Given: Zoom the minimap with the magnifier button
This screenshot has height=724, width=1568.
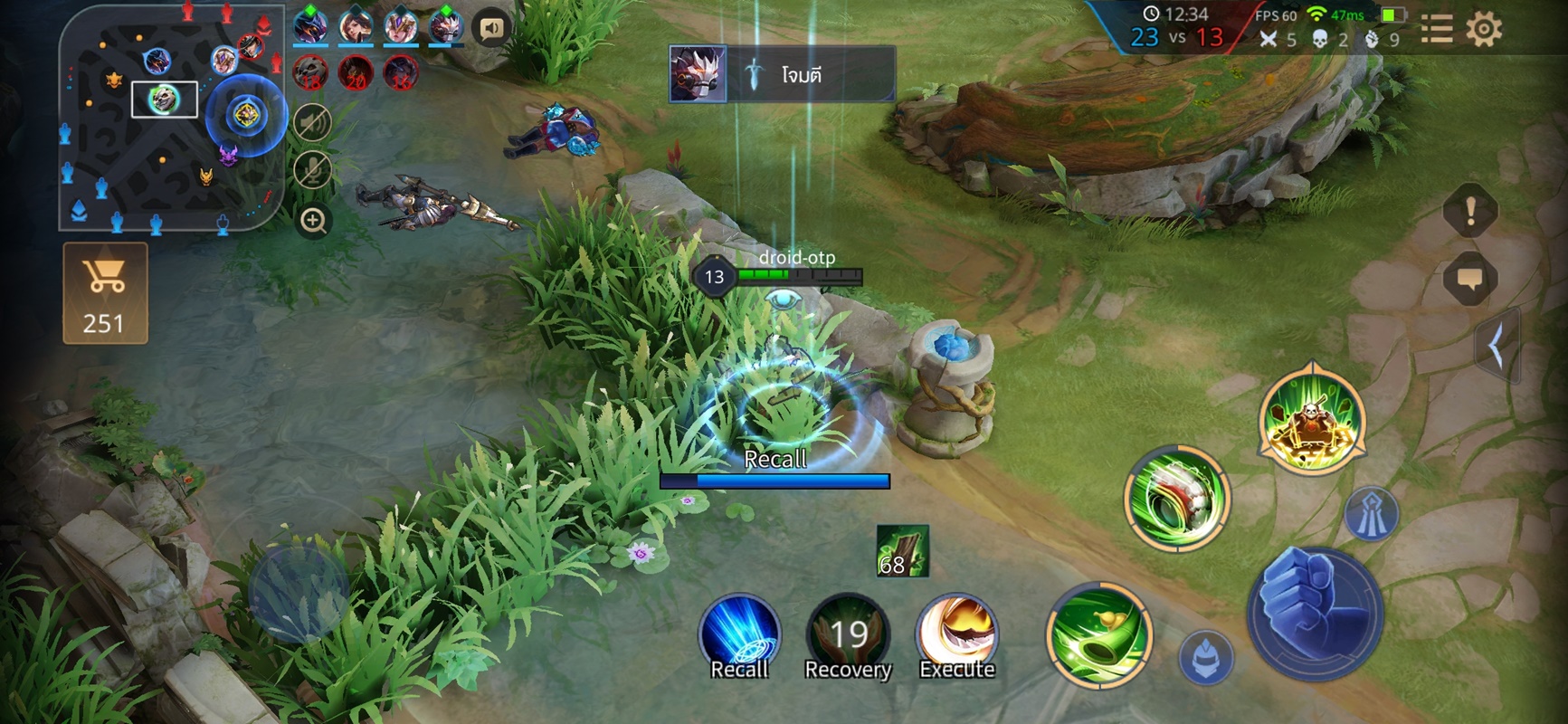Looking at the screenshot, I should 313,221.
